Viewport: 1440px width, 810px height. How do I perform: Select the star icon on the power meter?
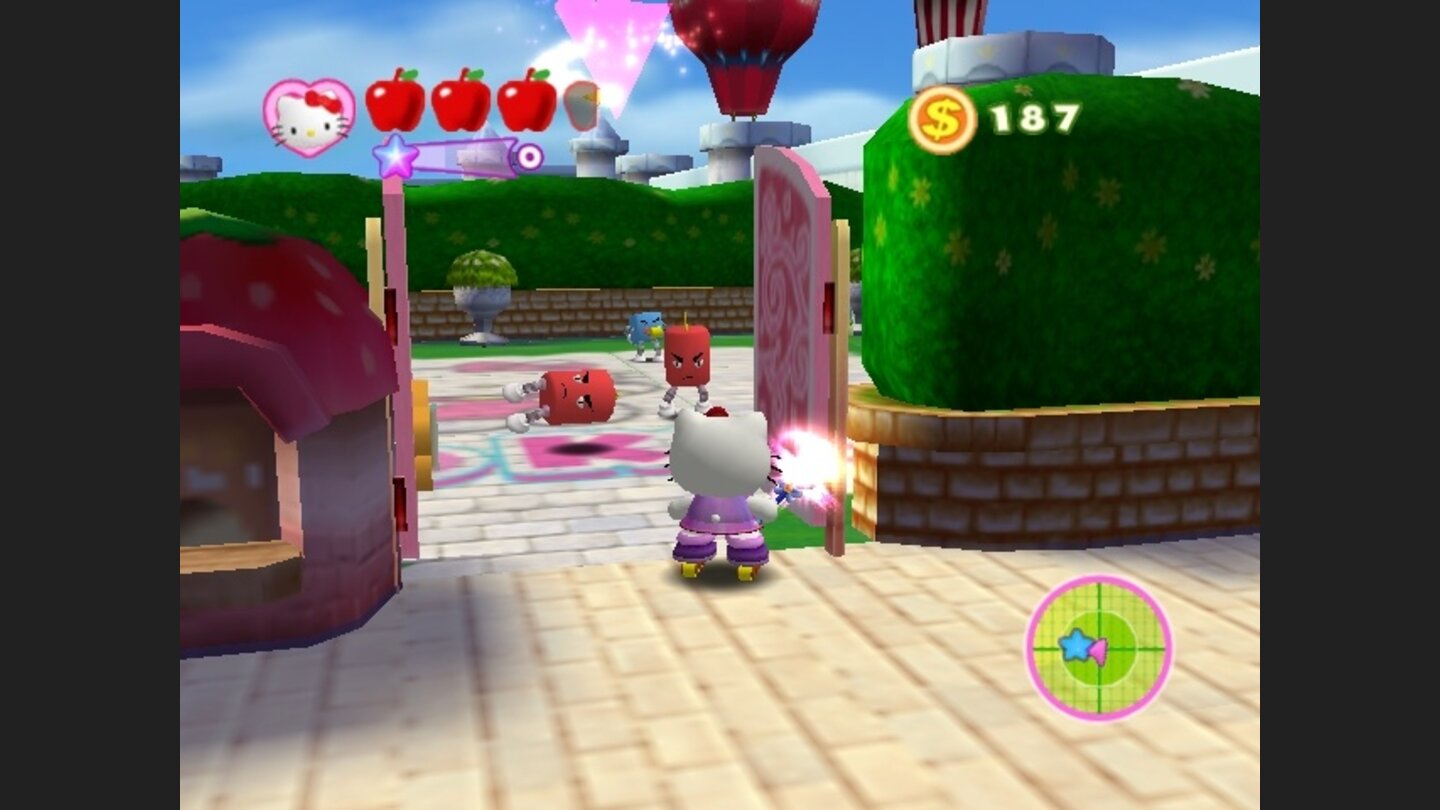pos(397,156)
